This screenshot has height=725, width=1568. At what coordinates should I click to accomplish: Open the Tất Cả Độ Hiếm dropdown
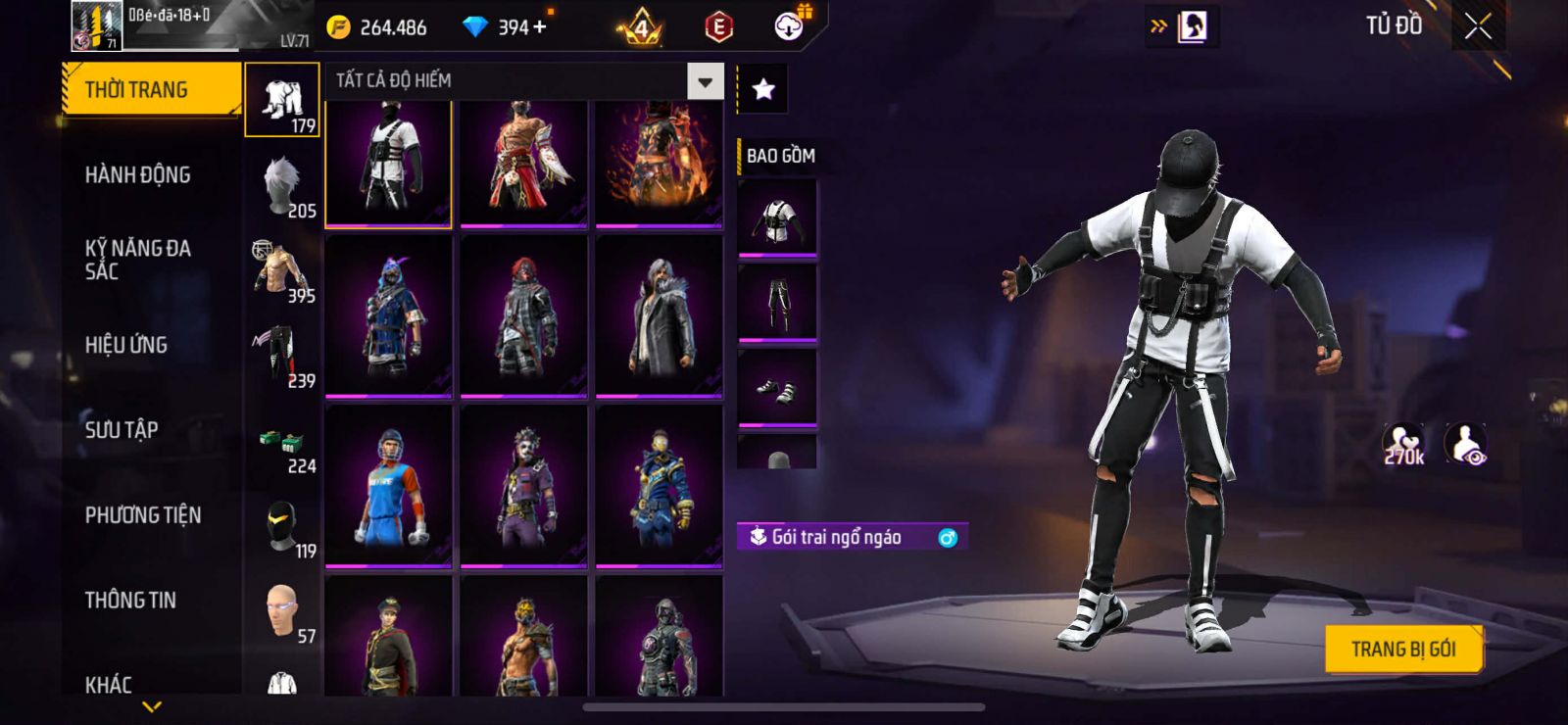[x=705, y=81]
